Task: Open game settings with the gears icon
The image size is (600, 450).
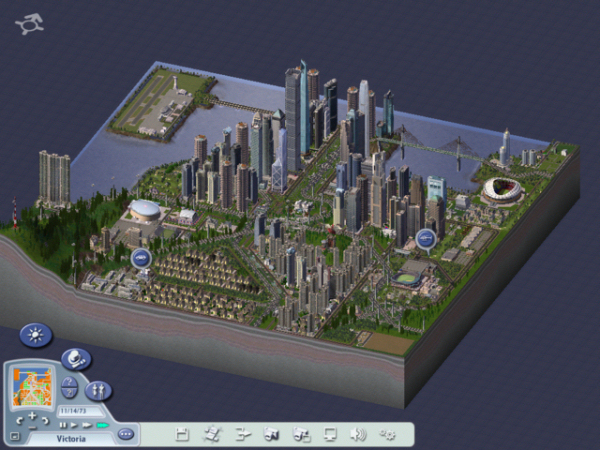Action: point(389,434)
